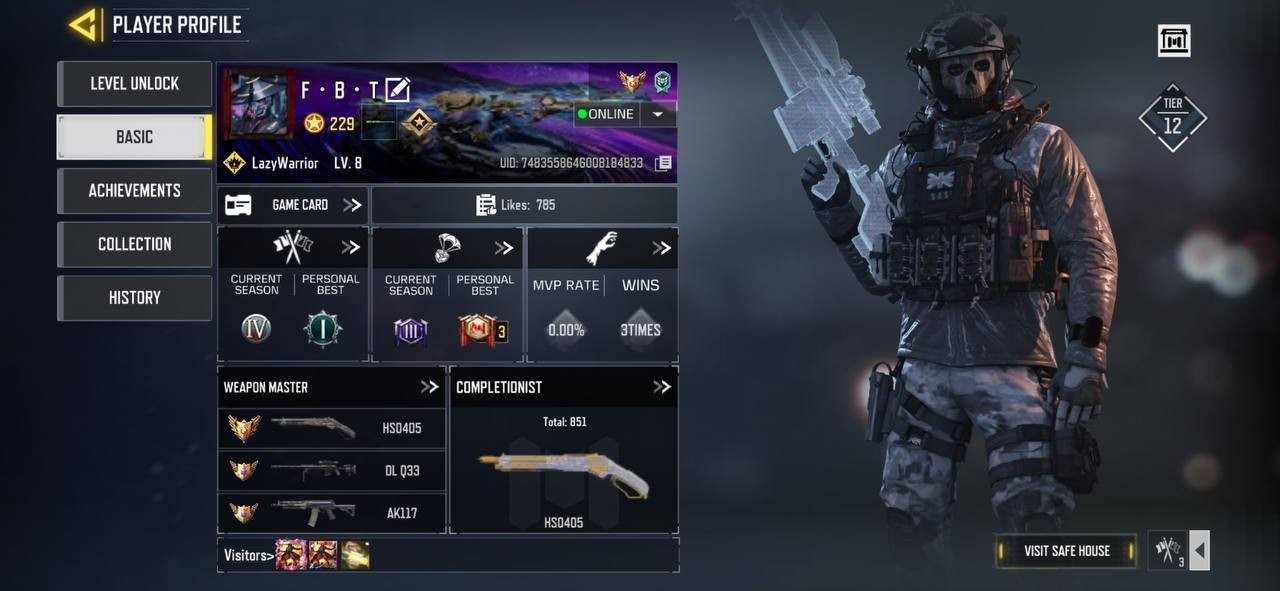Screen dimensions: 1280x591
Task: Copy the UID with the copy icon
Action: tap(663, 163)
